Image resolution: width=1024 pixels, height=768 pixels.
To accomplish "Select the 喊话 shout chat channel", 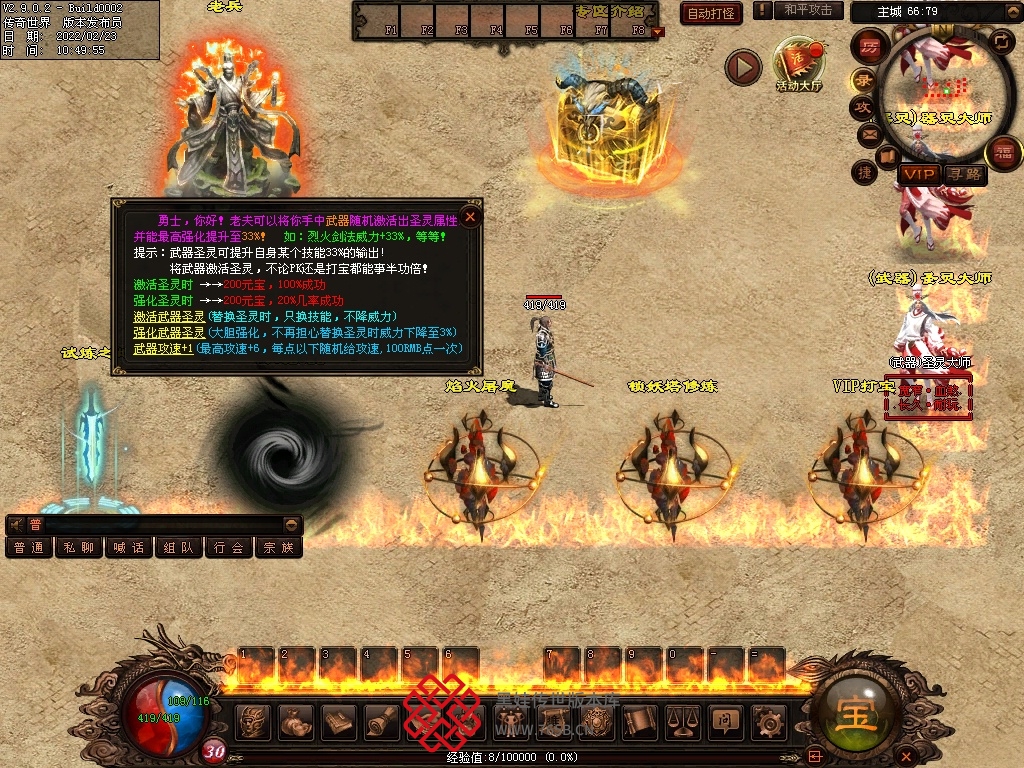I will coord(129,547).
